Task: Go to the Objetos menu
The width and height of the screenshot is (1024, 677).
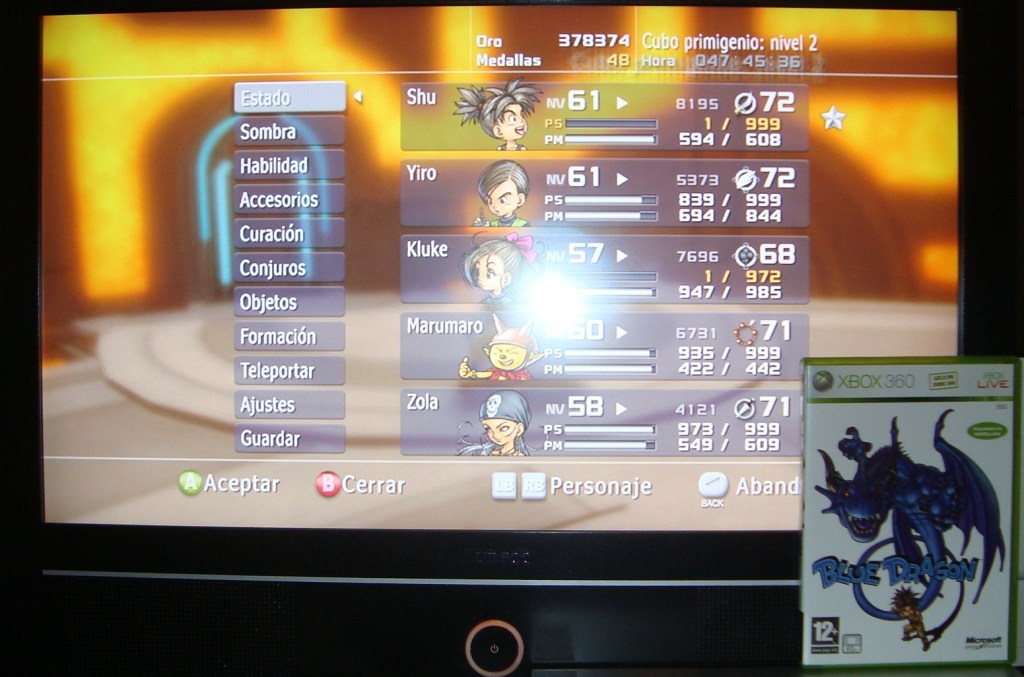Action: click(x=289, y=302)
